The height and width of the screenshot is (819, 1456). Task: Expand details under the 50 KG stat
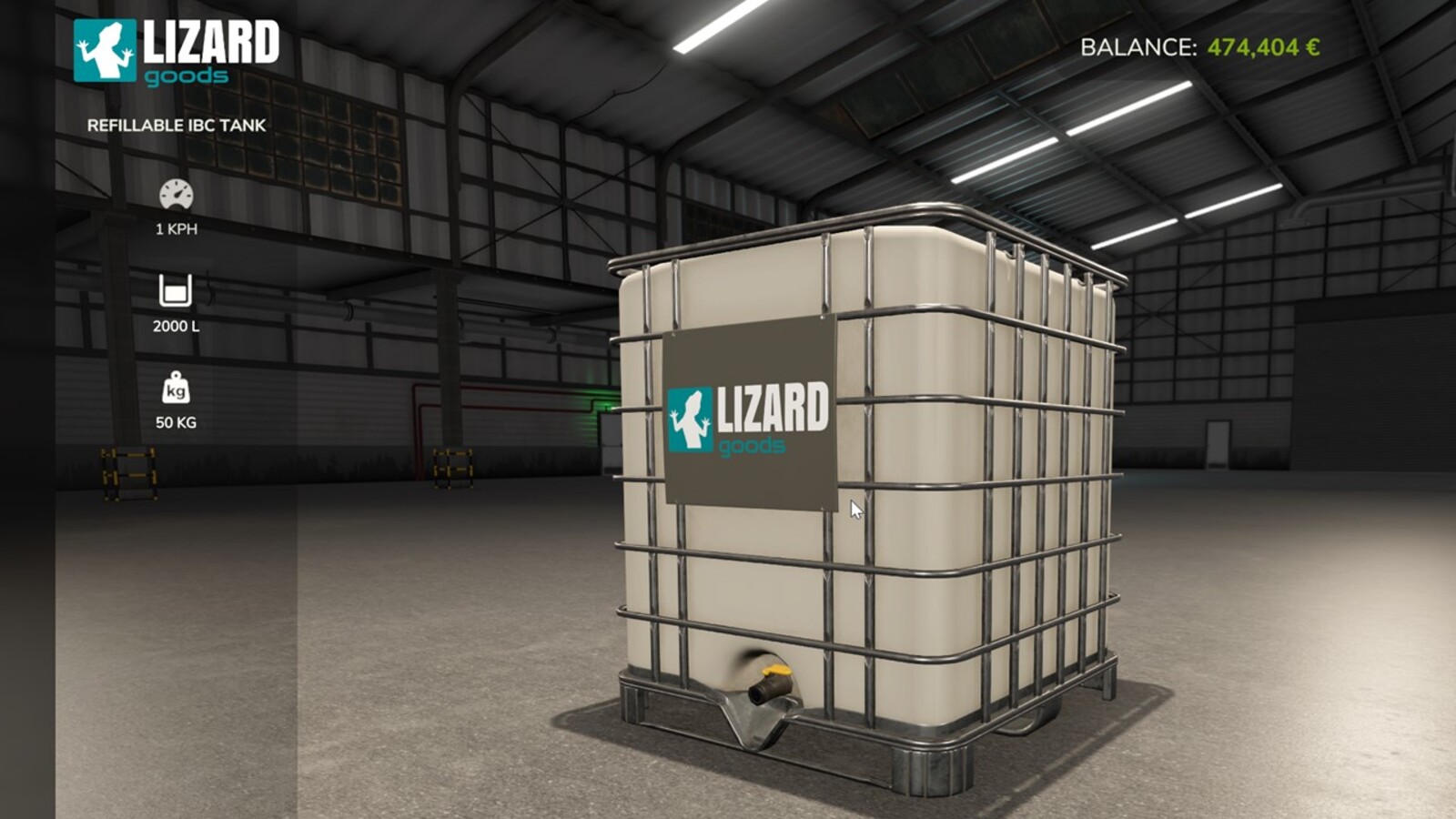(177, 422)
